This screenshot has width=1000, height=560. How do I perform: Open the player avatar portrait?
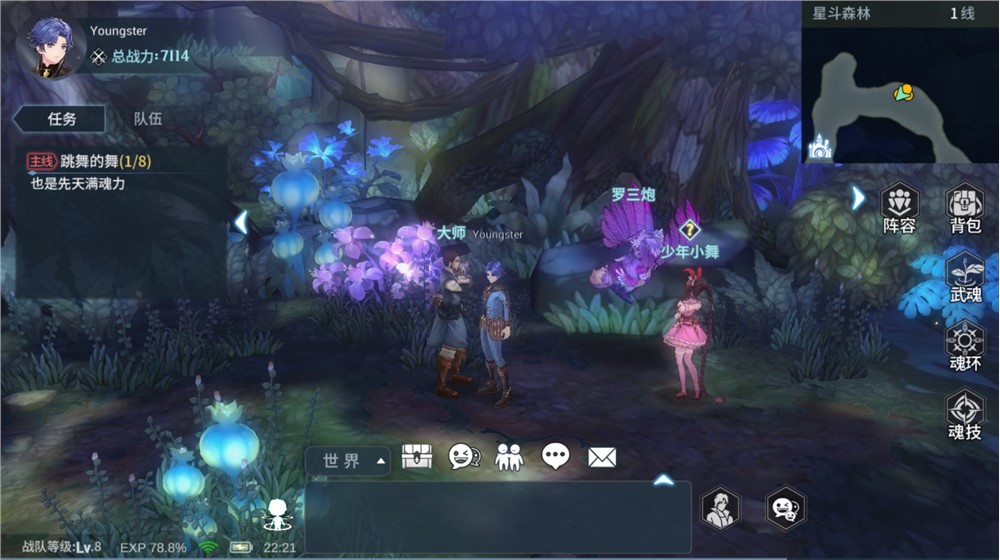click(50, 45)
